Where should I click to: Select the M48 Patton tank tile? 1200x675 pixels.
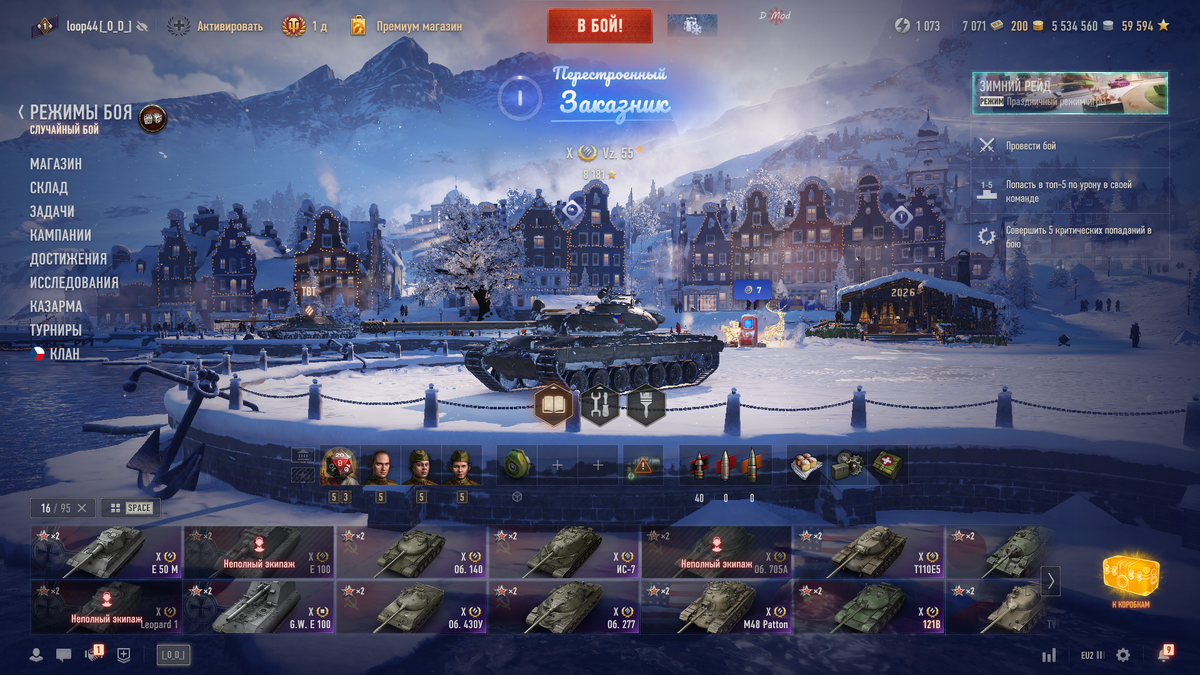tap(716, 607)
